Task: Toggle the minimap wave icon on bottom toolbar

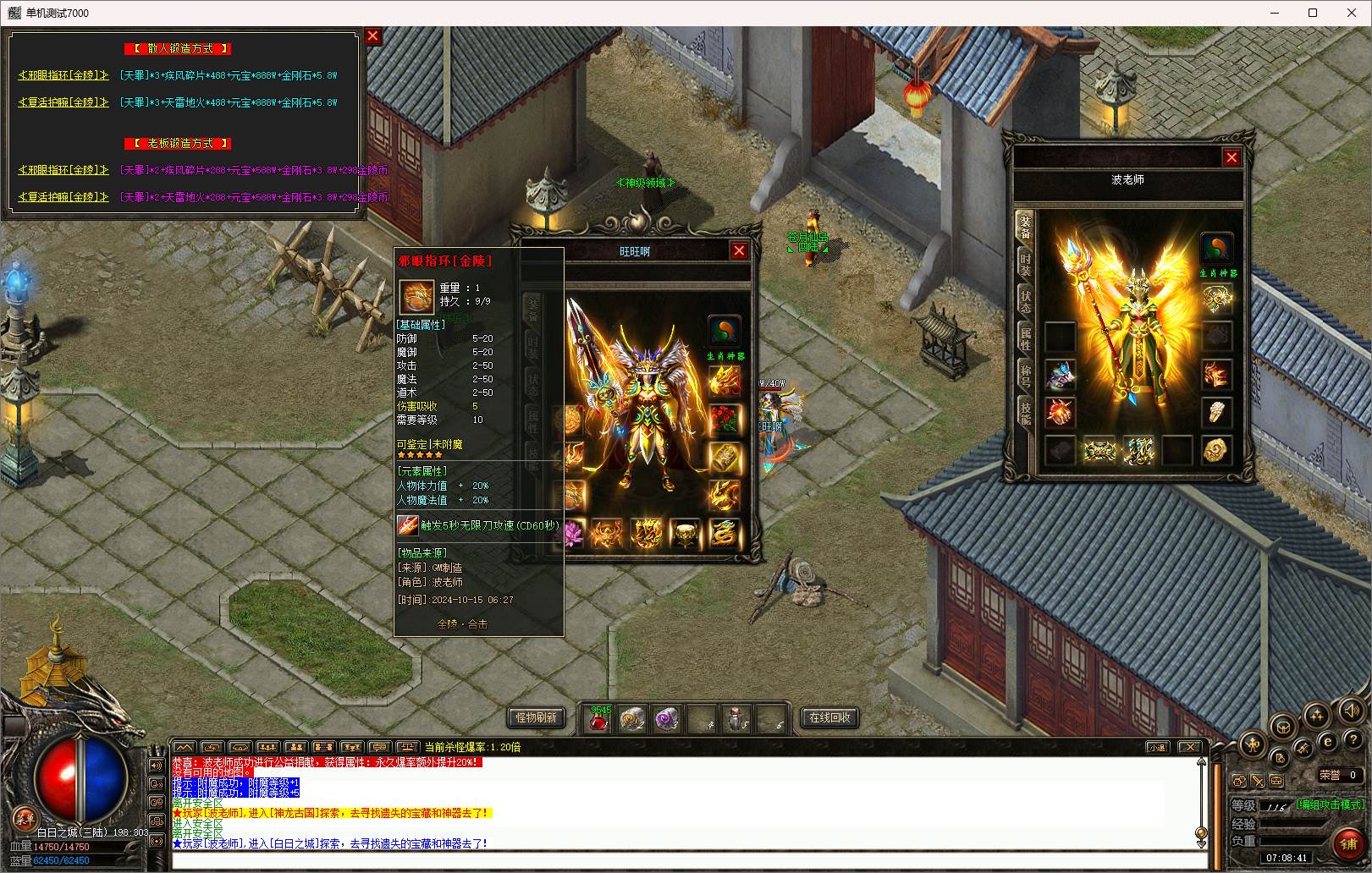Action: tap(185, 748)
